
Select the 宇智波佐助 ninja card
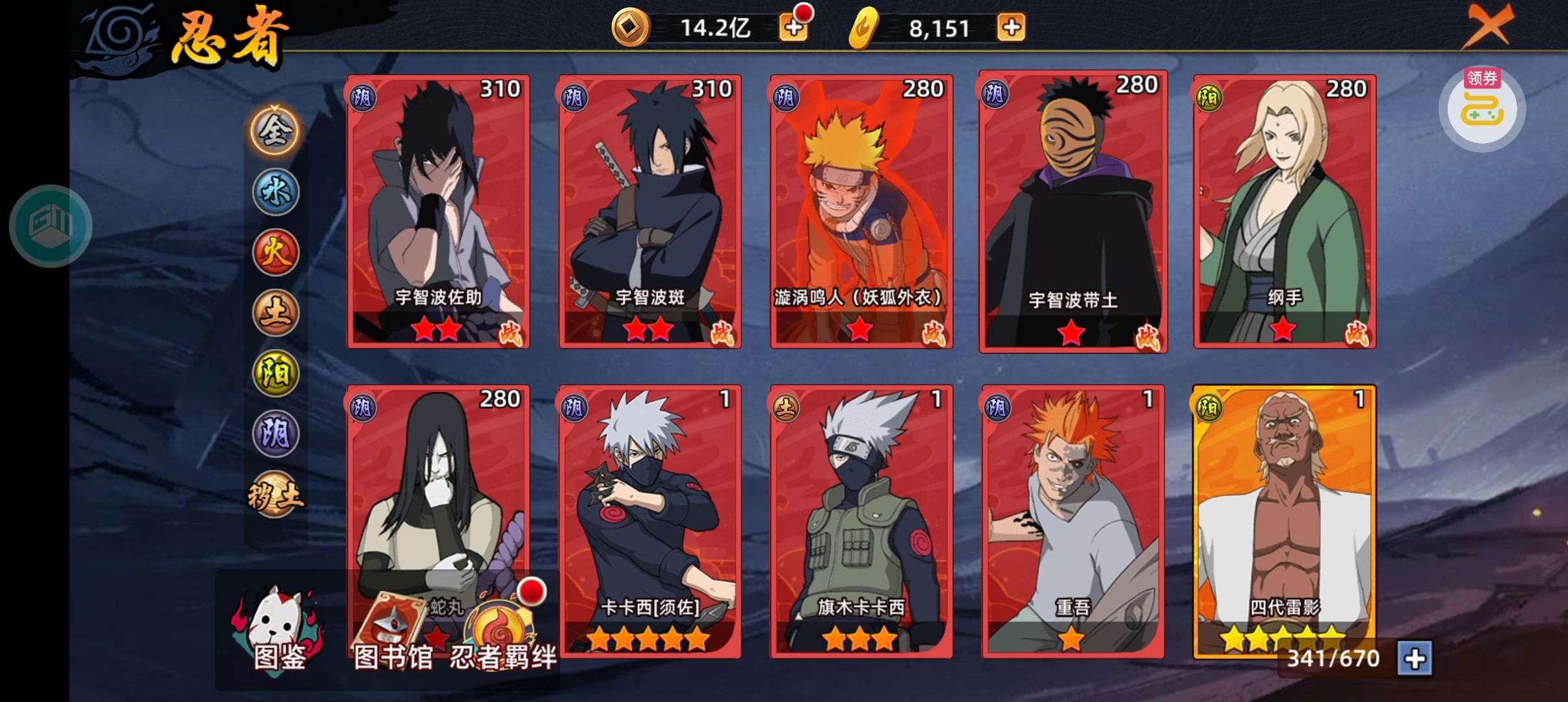(x=438, y=211)
